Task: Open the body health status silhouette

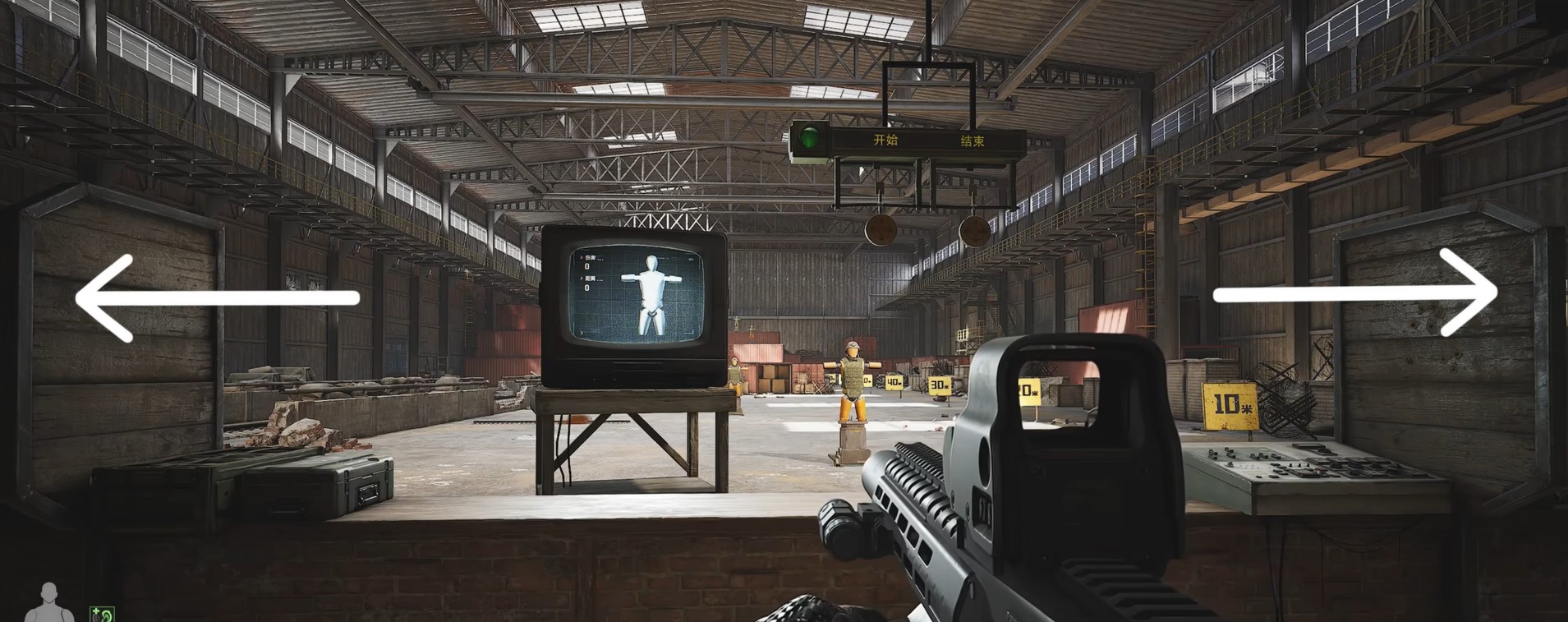Action: 49,603
